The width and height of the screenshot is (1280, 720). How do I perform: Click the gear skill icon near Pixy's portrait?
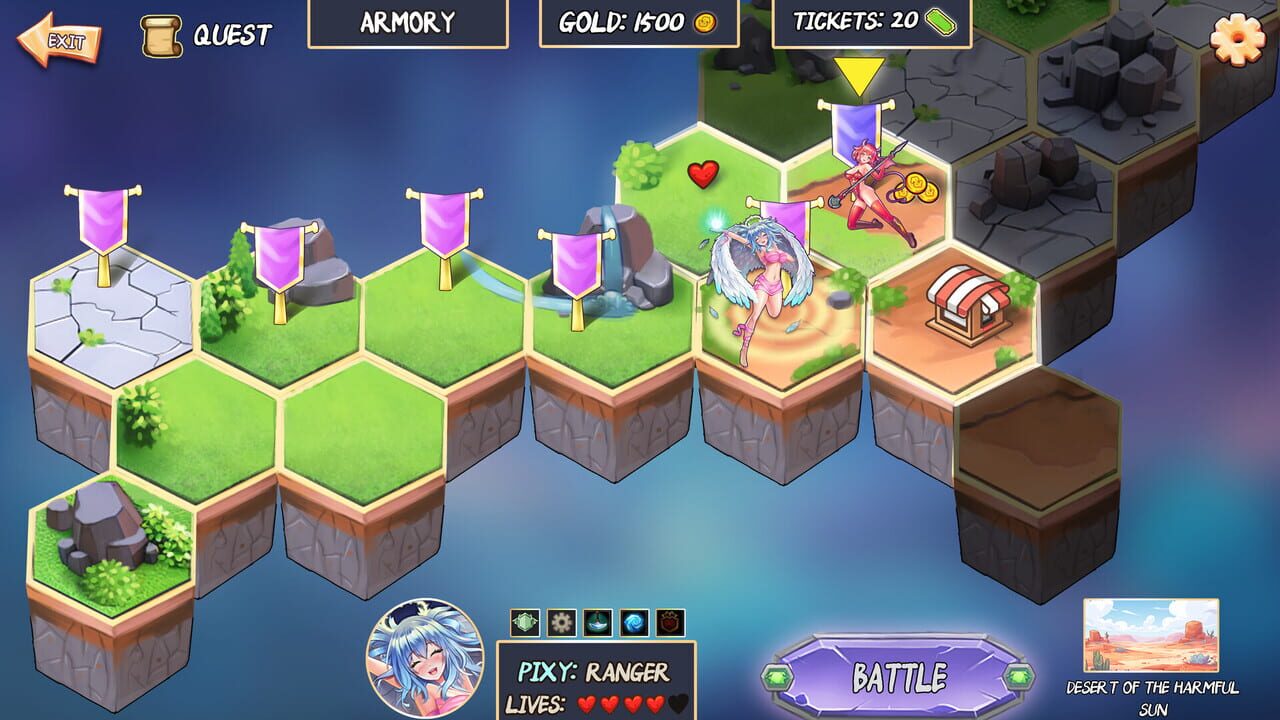pyautogui.click(x=561, y=623)
